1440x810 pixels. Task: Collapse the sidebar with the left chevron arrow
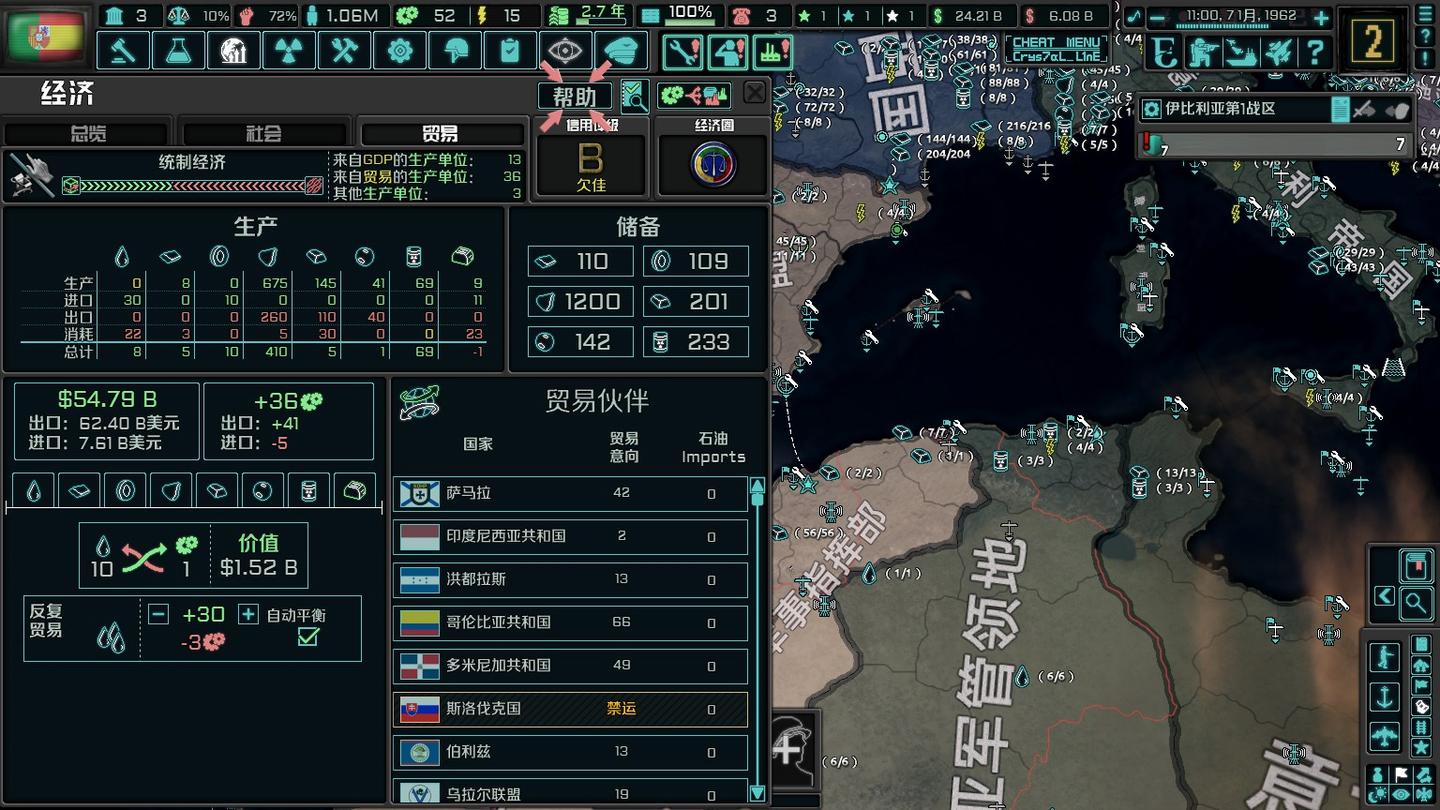point(1382,595)
